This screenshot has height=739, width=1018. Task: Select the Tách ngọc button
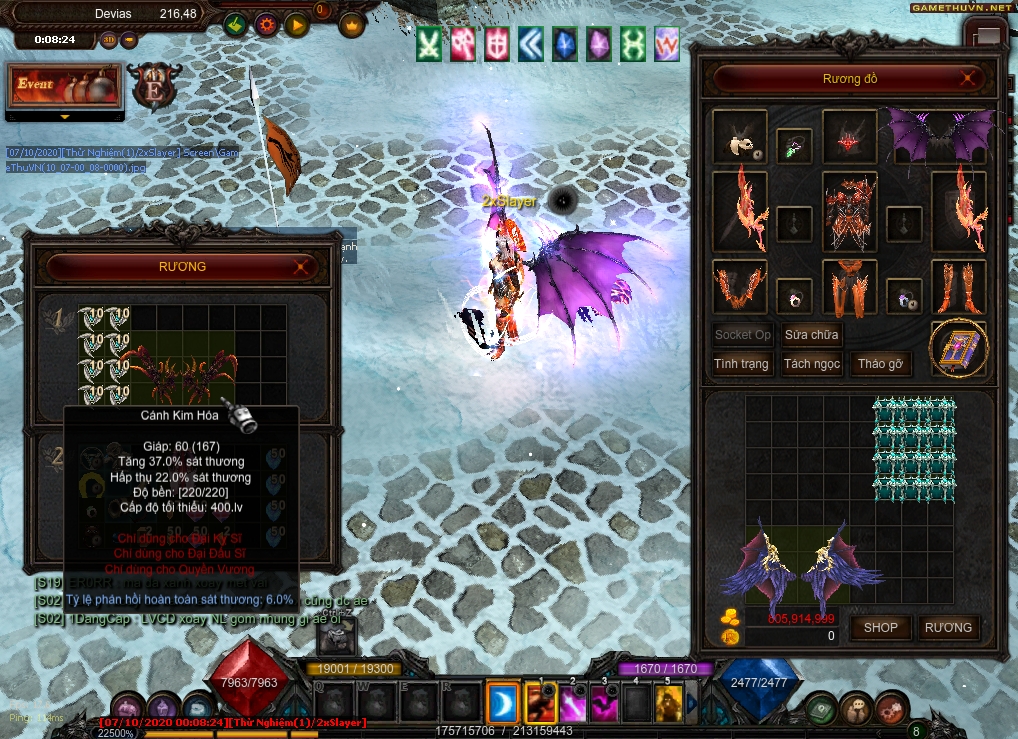pyautogui.click(x=811, y=363)
